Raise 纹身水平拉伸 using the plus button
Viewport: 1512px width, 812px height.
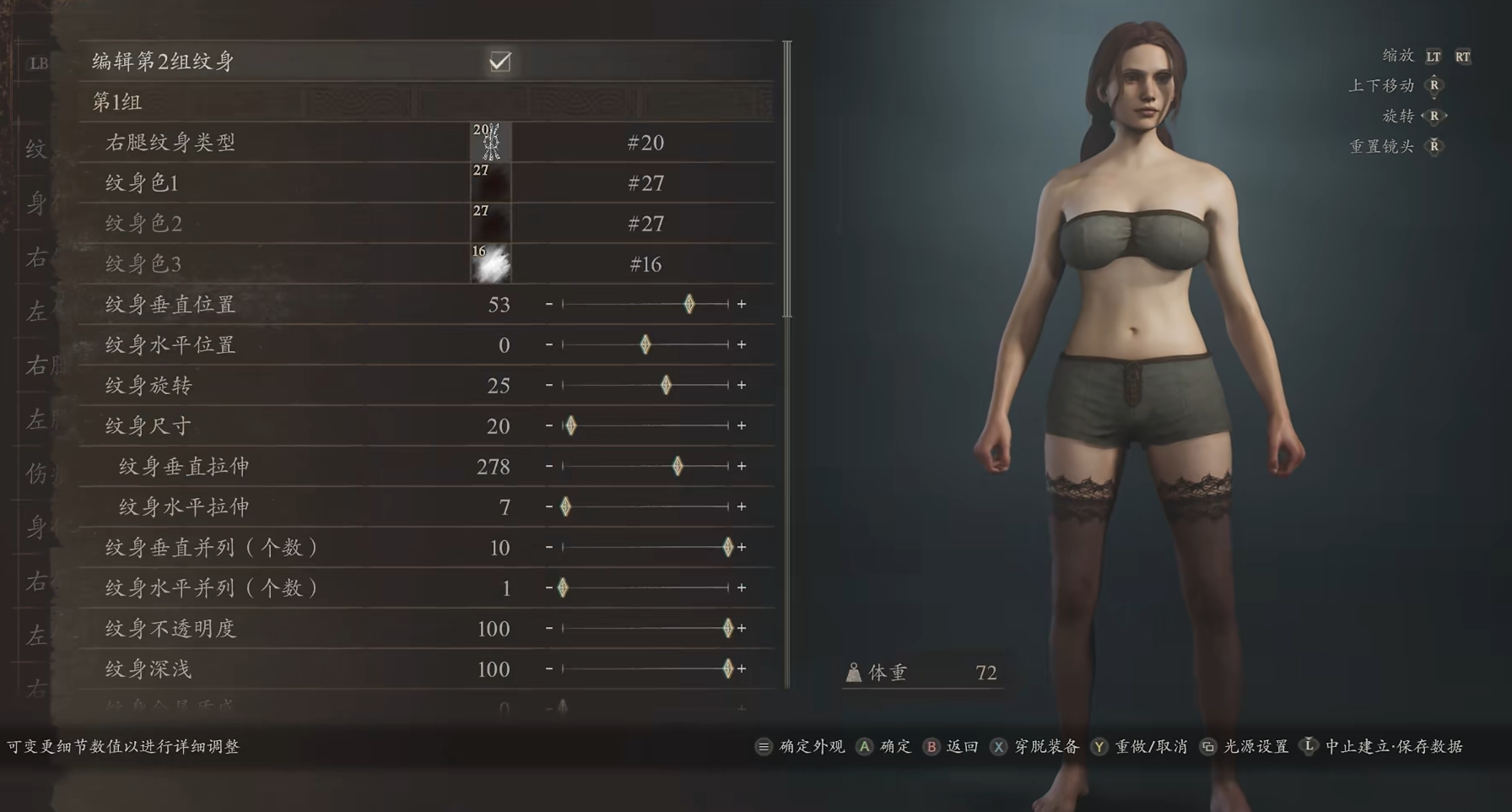coord(742,506)
